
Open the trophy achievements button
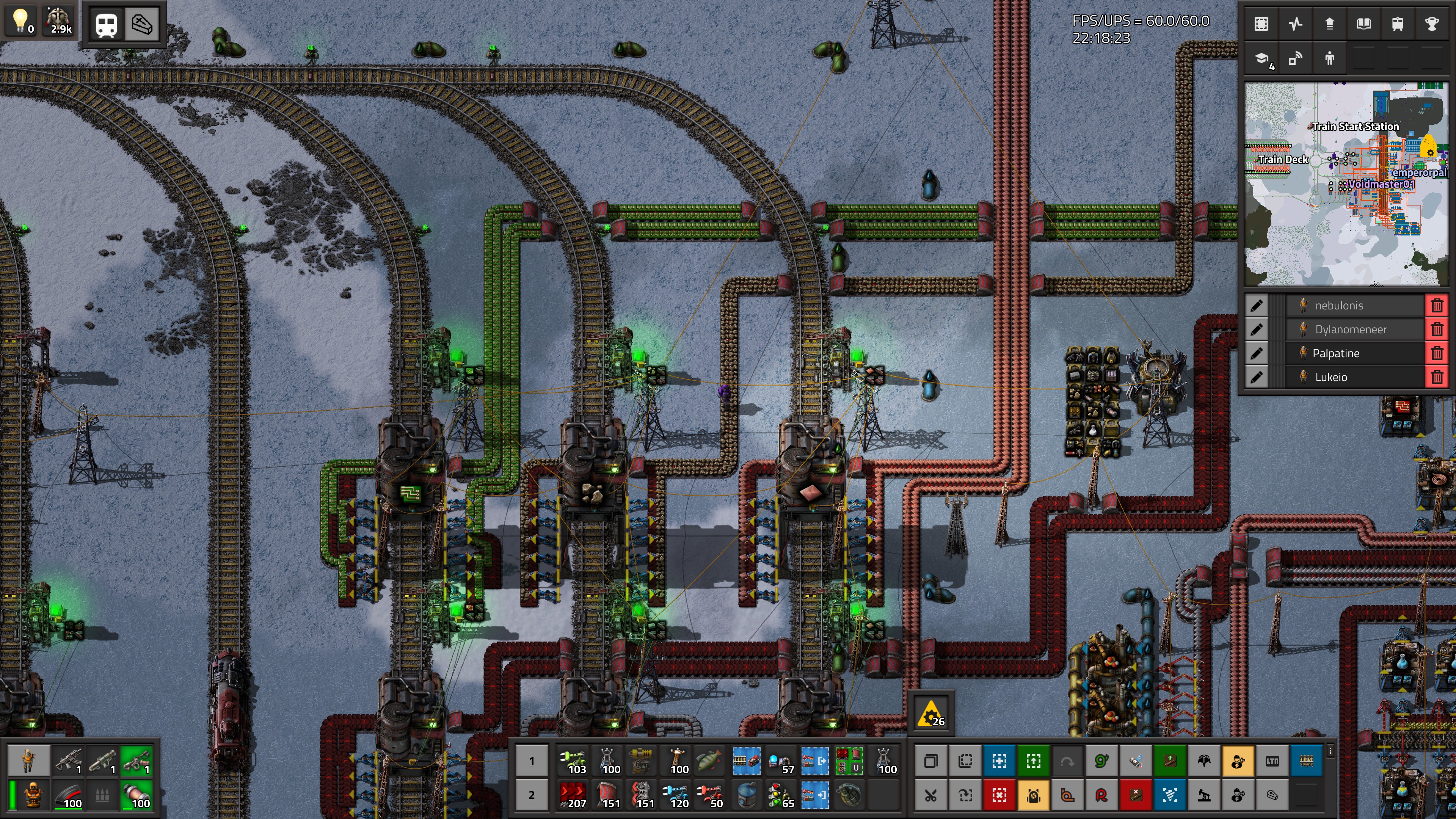[1431, 24]
